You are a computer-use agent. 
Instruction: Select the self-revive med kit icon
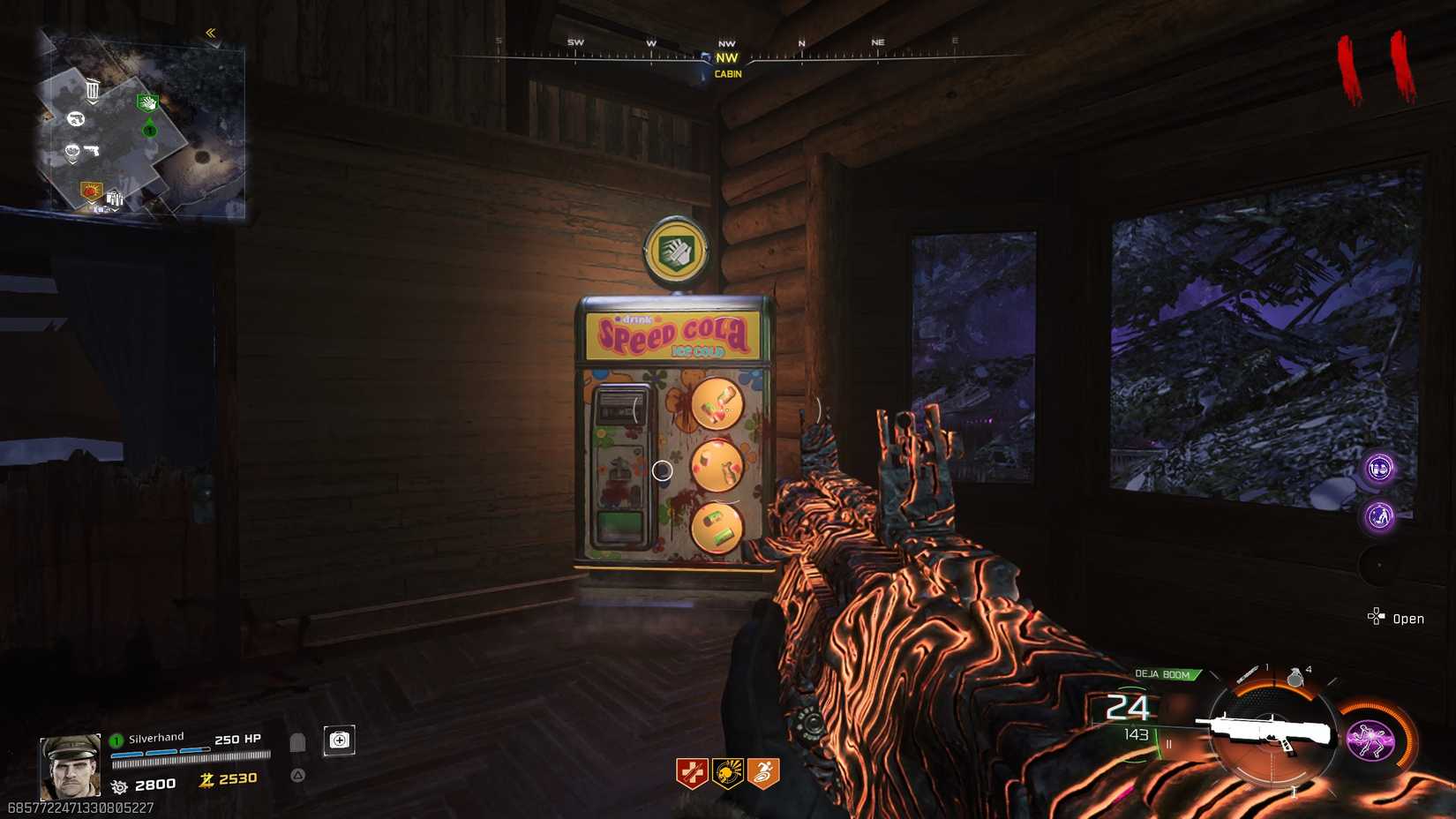coord(340,740)
